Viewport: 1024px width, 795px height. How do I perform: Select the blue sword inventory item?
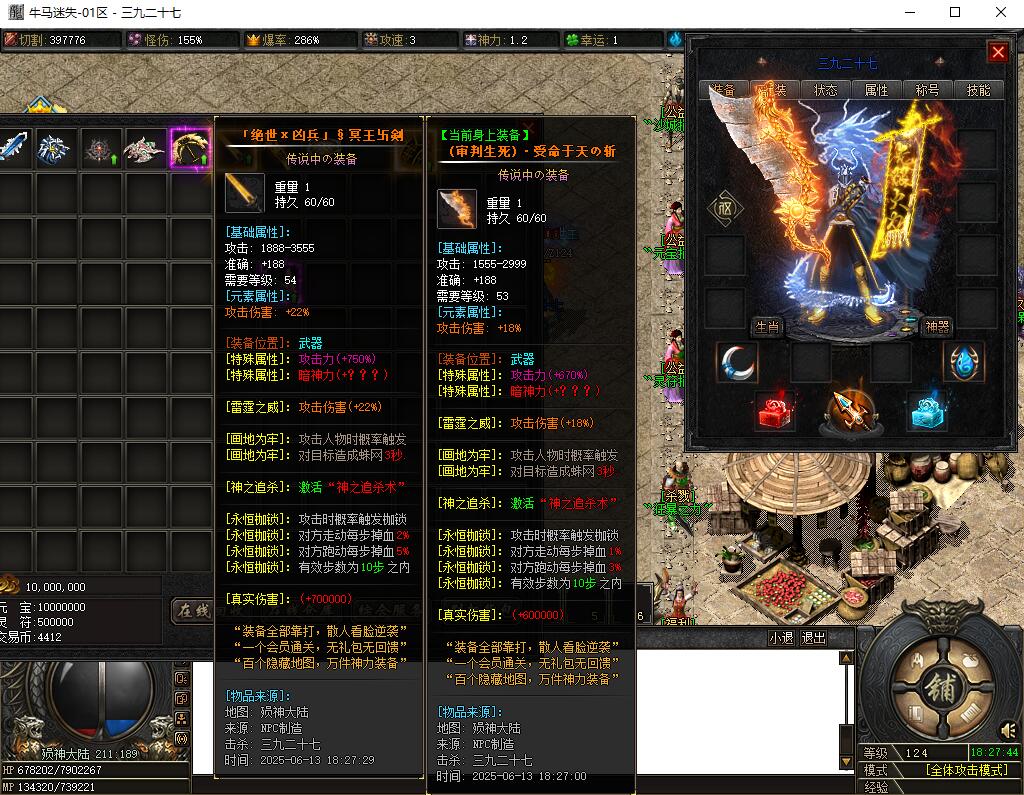pyautogui.click(x=13, y=149)
